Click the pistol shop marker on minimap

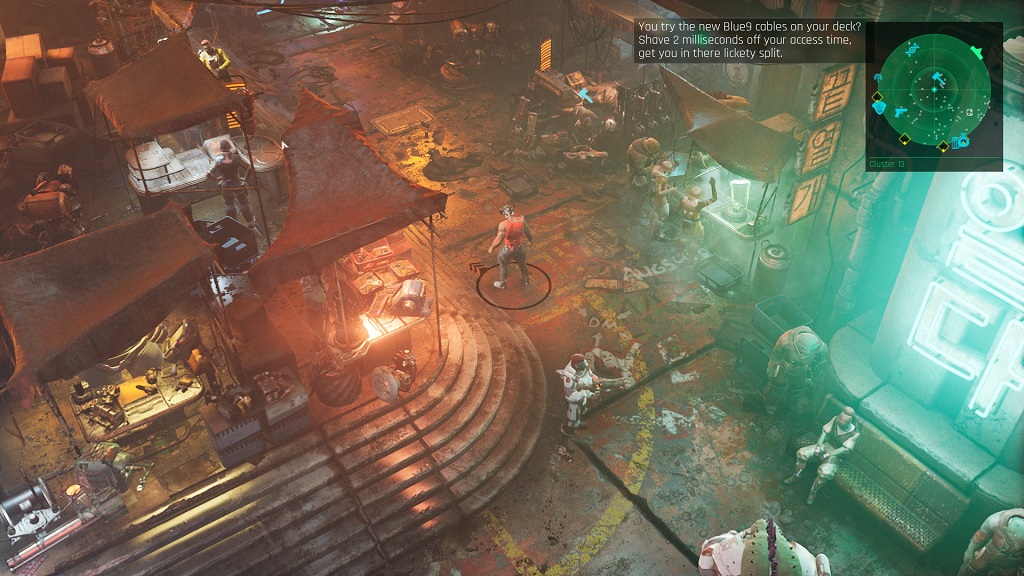click(x=900, y=112)
